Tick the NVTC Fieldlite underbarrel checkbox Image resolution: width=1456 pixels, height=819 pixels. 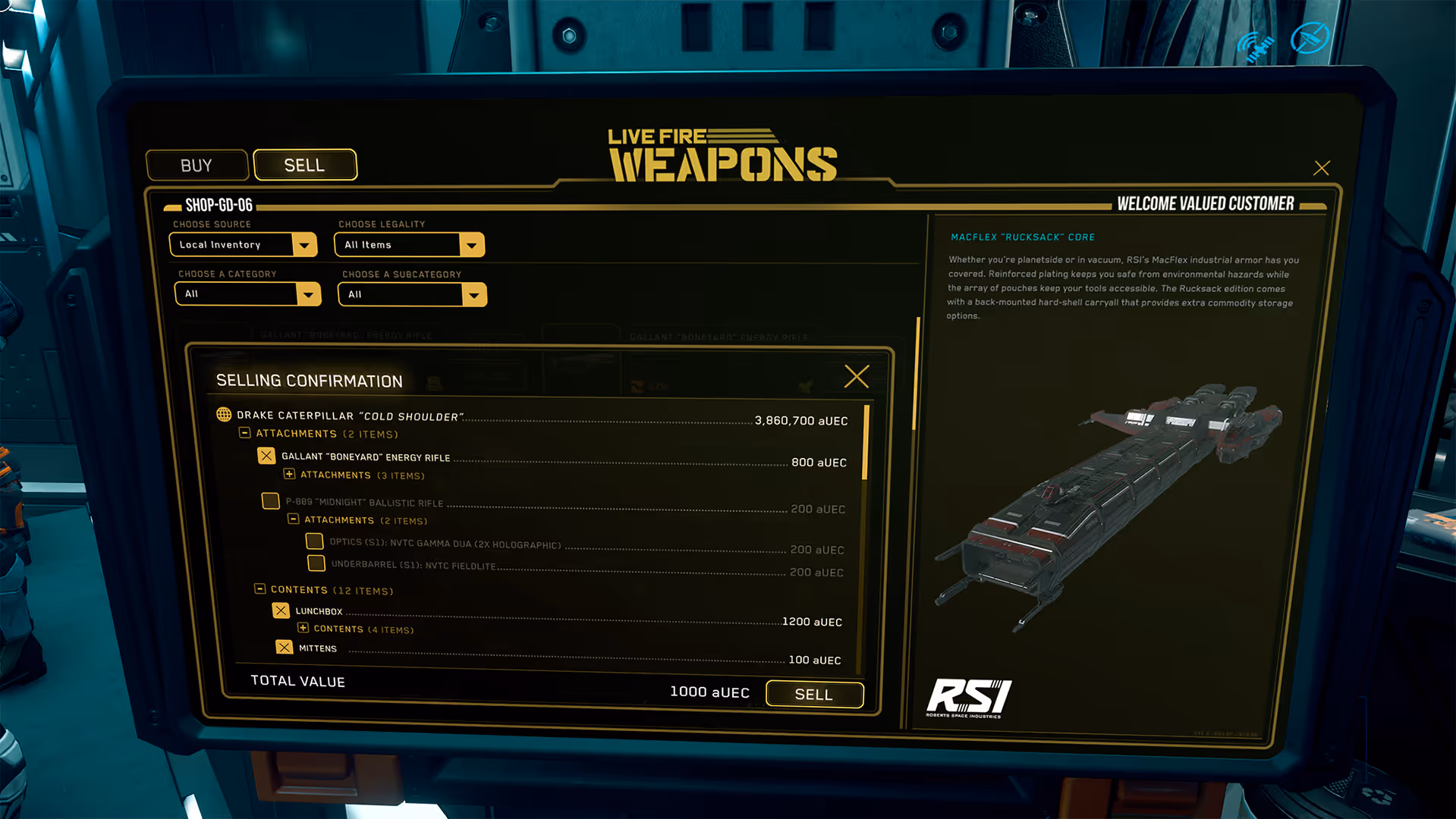[x=316, y=563]
